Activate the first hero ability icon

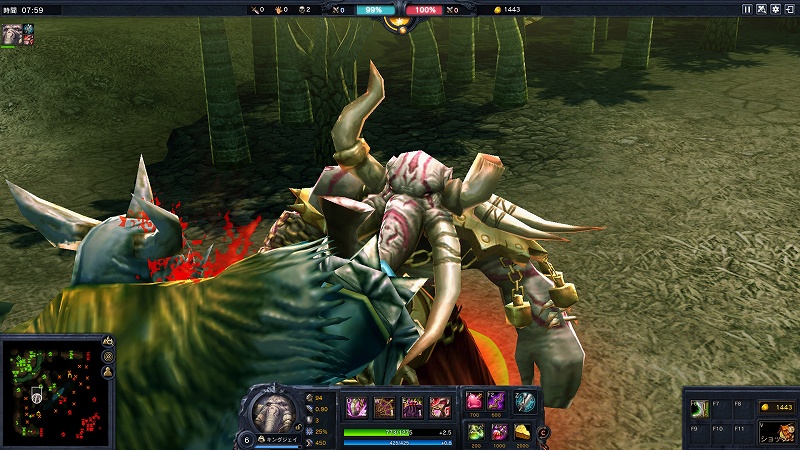(x=356, y=407)
